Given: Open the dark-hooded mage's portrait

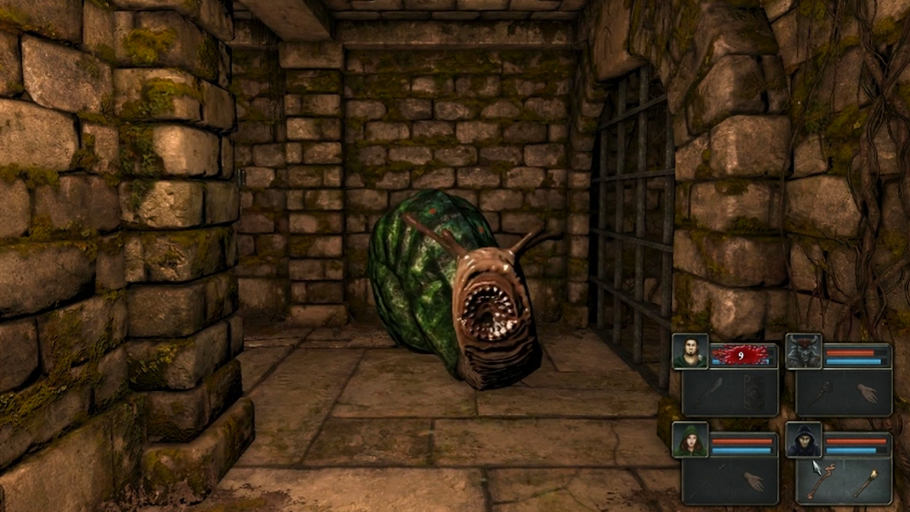Looking at the screenshot, I should tap(803, 440).
